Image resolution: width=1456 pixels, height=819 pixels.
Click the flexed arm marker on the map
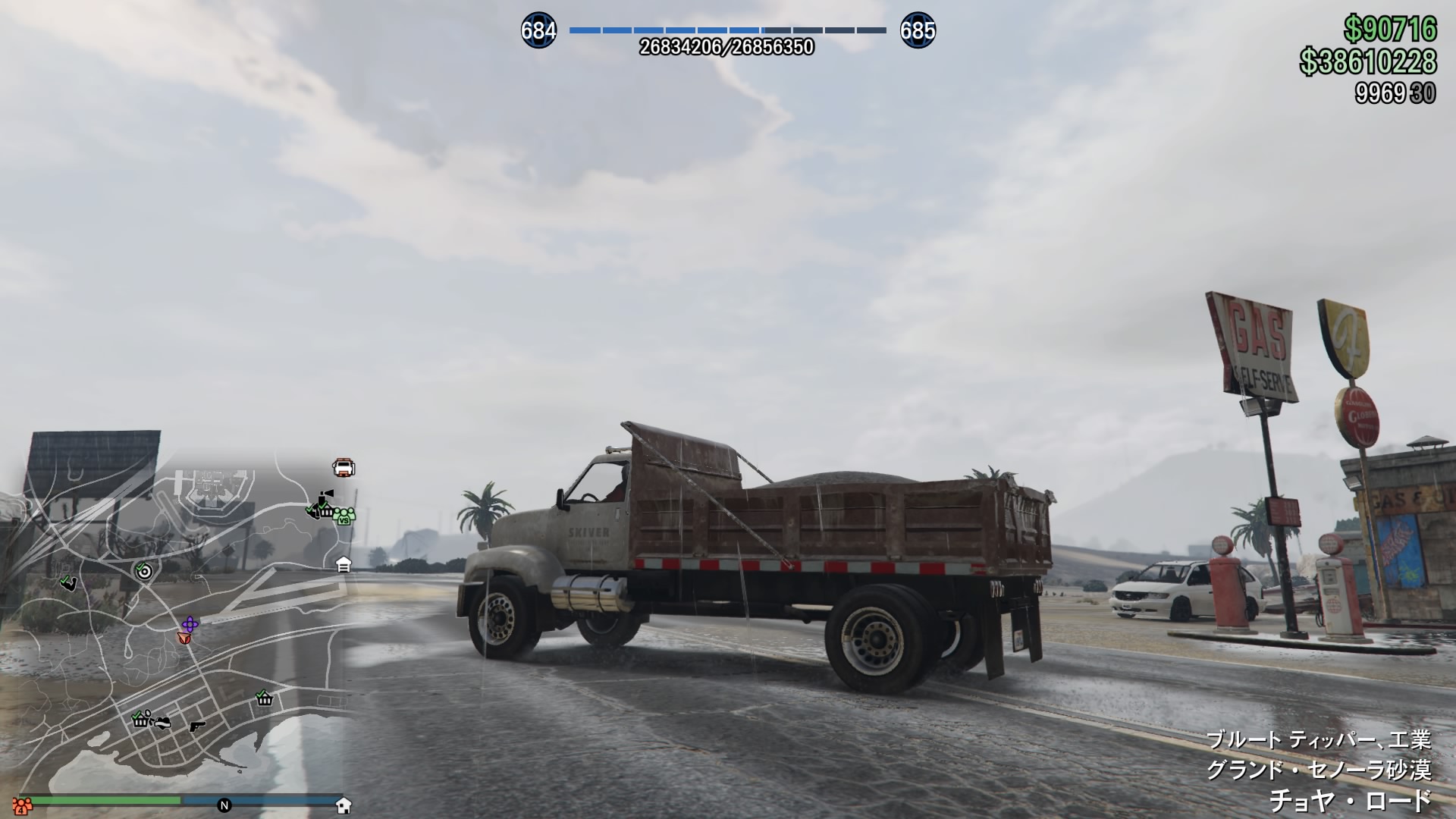(68, 583)
